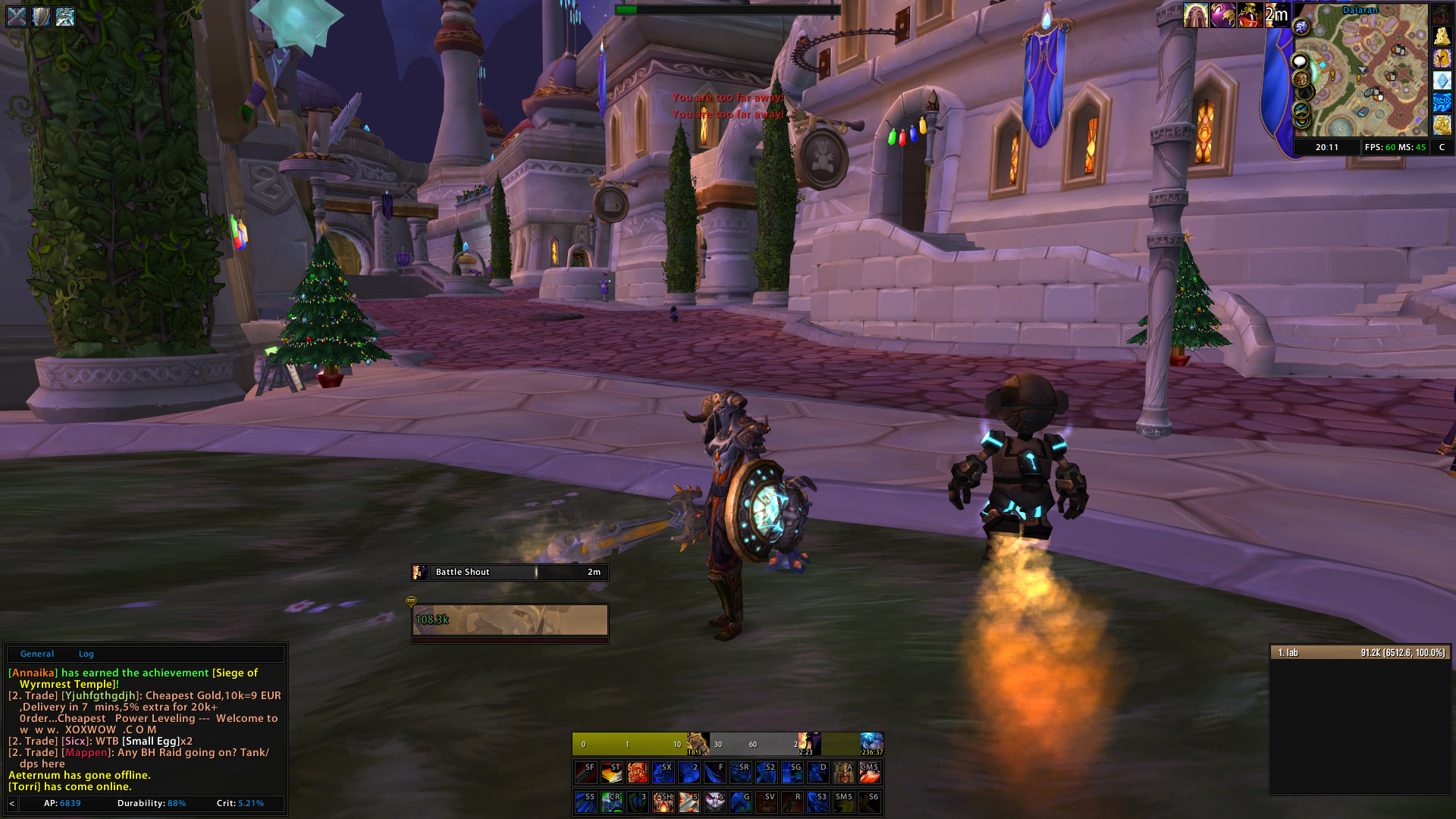This screenshot has height=819, width=1456.
Task: Open the white speech bubble minimap button
Action: coord(1301,61)
